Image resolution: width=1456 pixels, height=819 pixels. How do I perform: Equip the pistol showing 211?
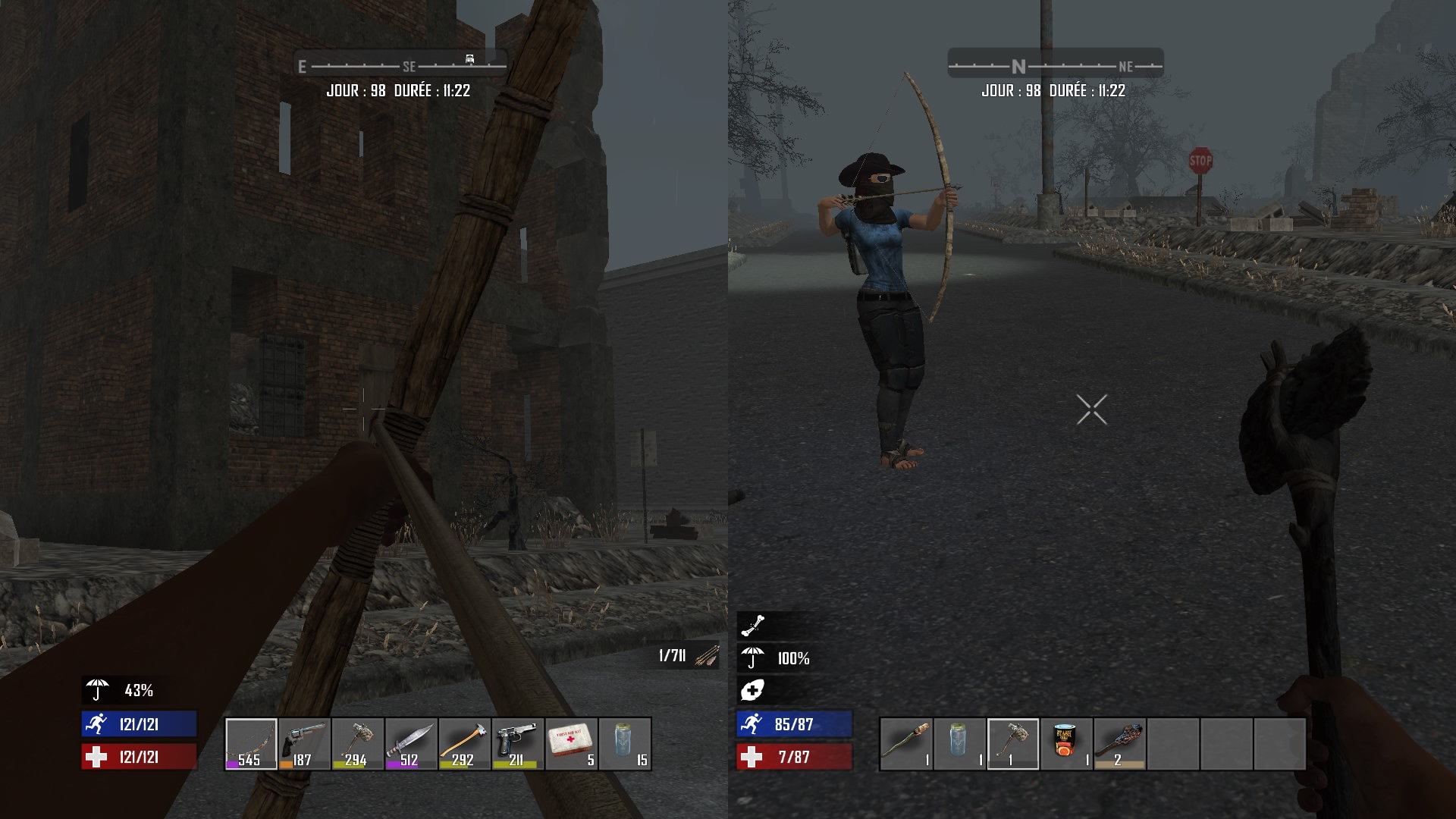click(517, 744)
